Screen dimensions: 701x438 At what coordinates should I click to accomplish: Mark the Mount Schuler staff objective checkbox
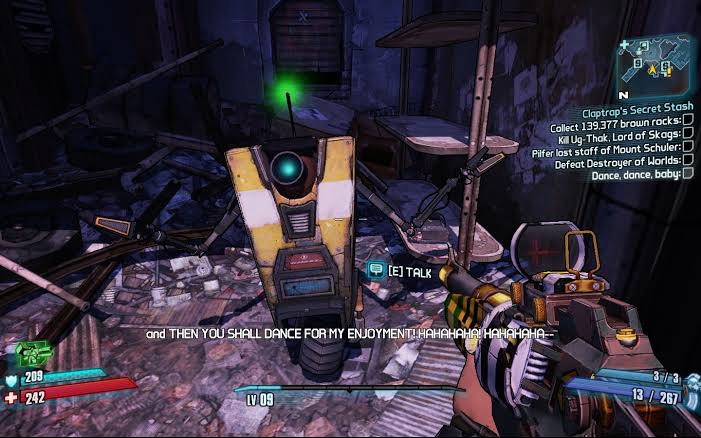point(688,148)
